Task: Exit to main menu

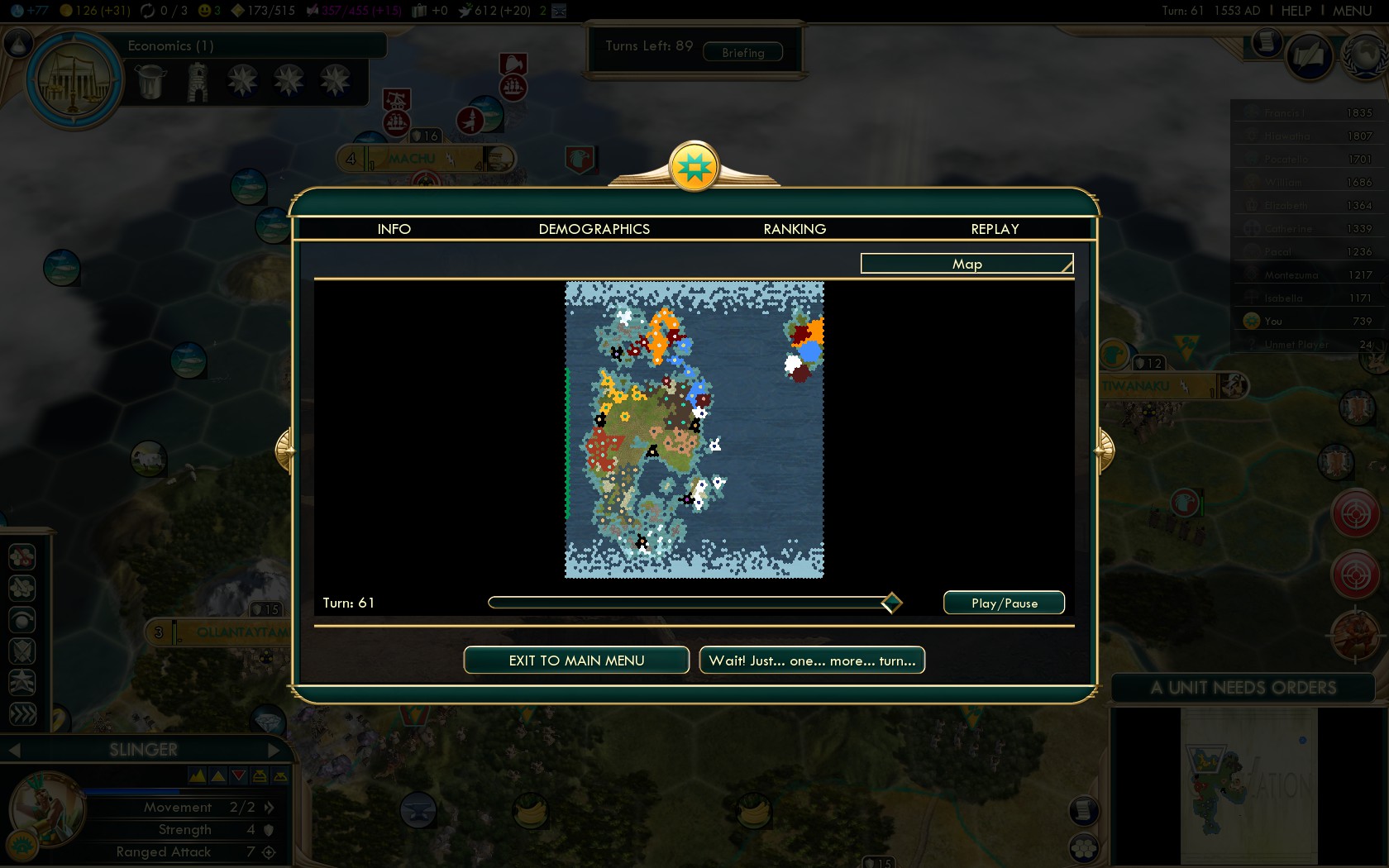Action: pyautogui.click(x=576, y=661)
